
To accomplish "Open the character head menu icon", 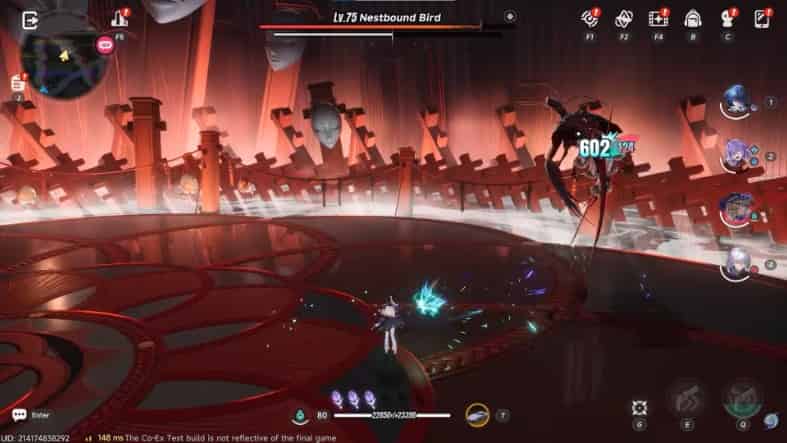I will pyautogui.click(x=727, y=18).
